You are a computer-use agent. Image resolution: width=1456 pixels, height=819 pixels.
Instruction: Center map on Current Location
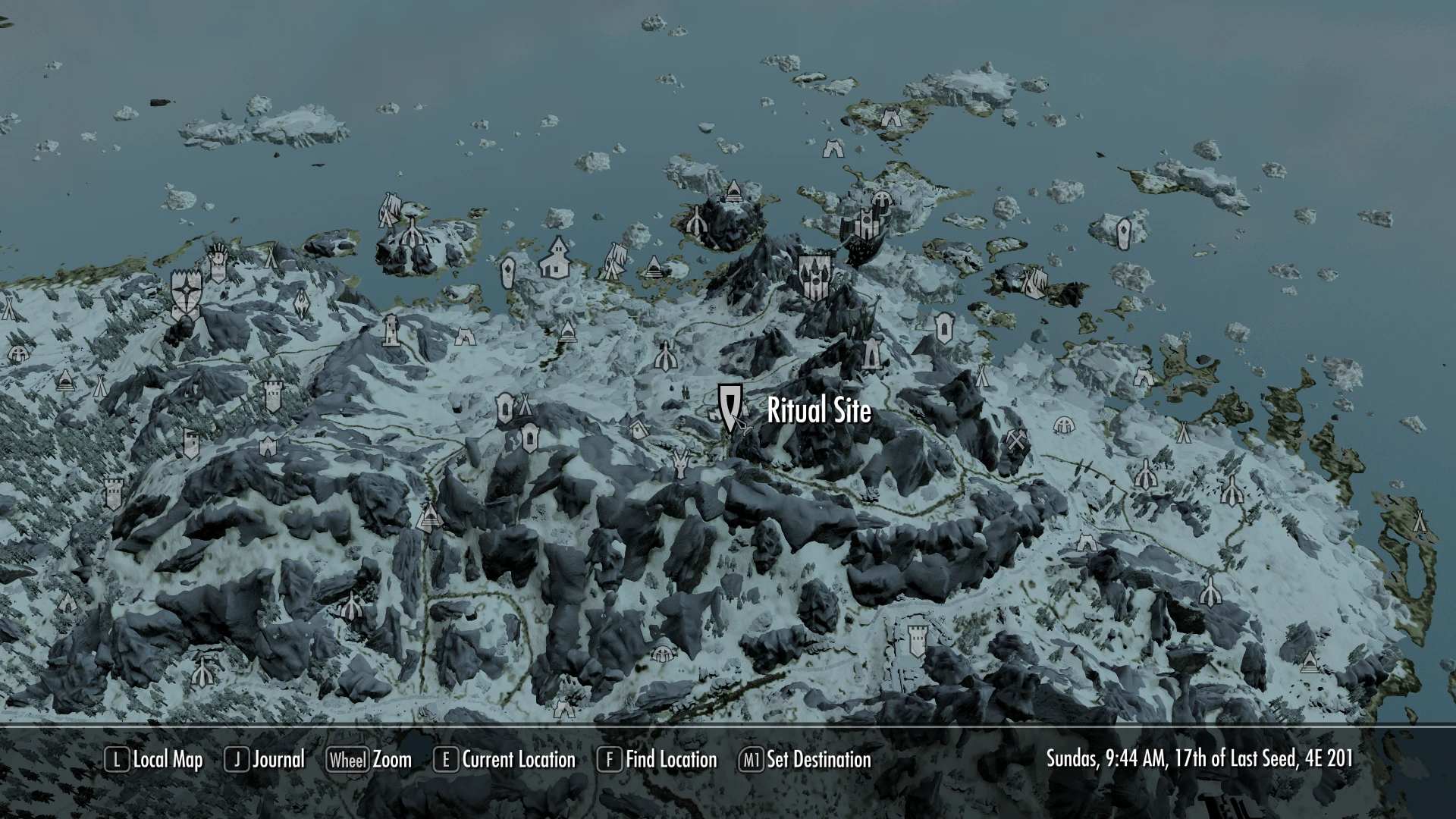pyautogui.click(x=504, y=759)
